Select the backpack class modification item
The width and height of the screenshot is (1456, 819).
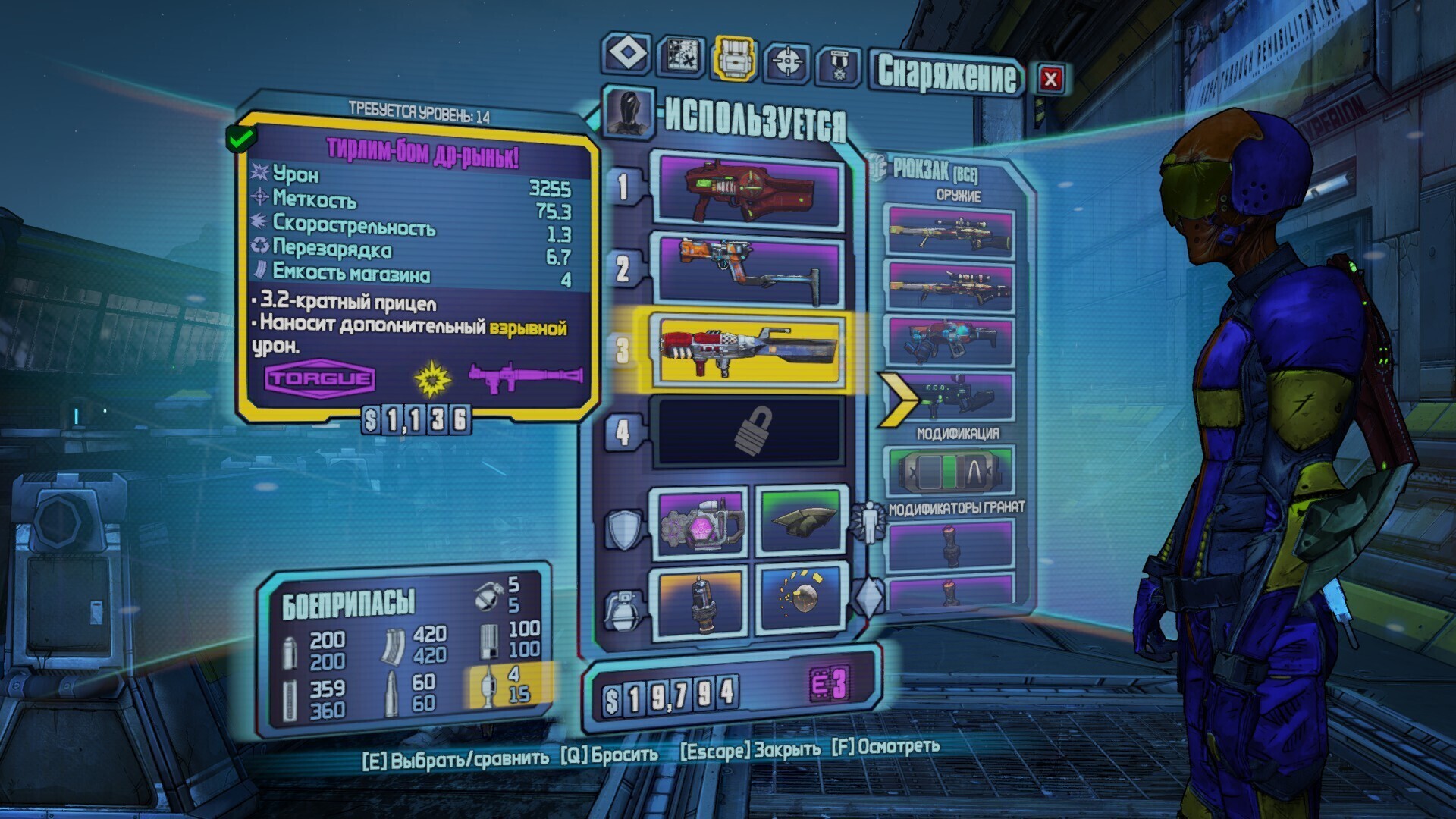[x=950, y=472]
